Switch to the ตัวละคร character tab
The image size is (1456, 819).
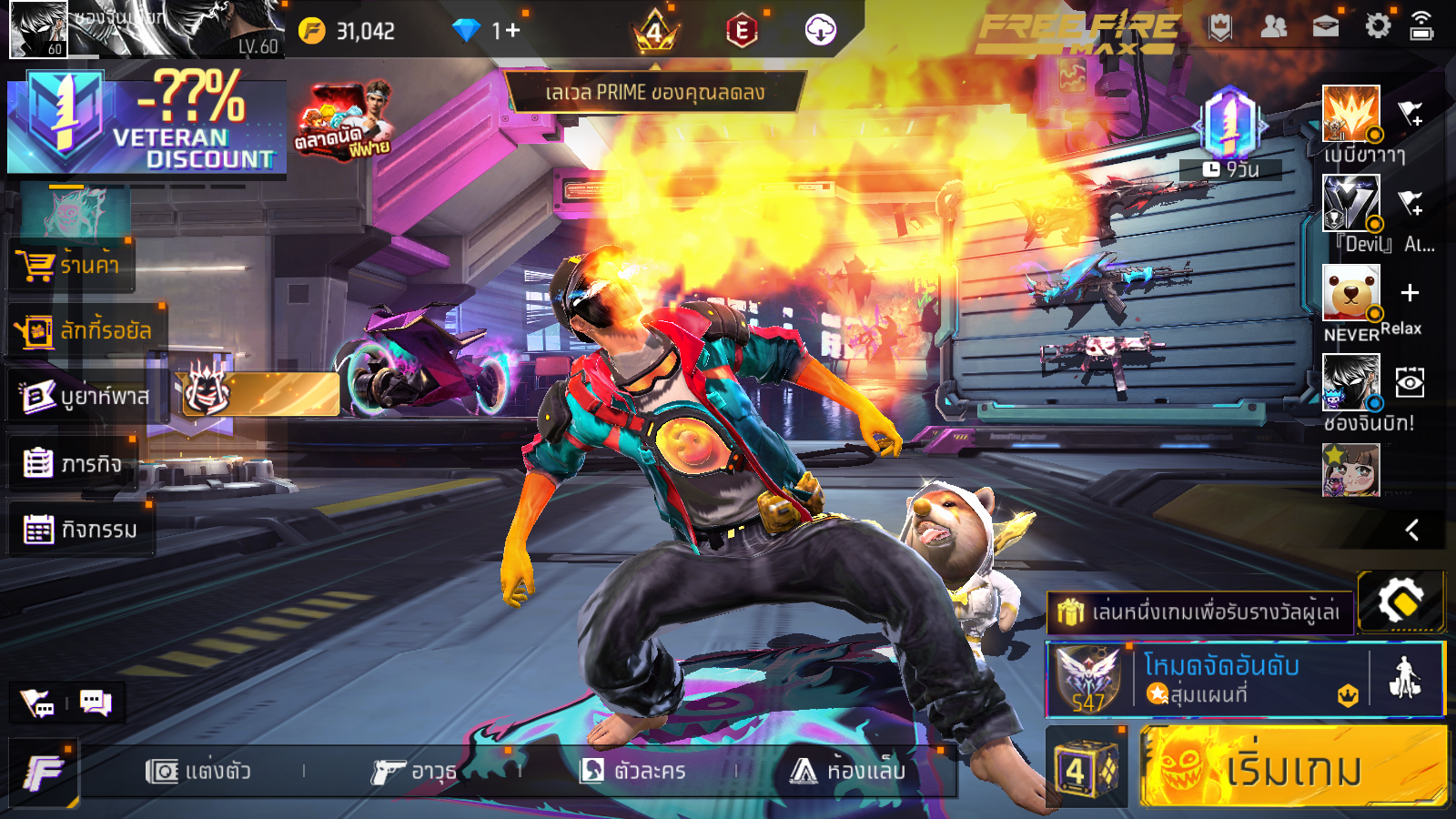tap(633, 772)
